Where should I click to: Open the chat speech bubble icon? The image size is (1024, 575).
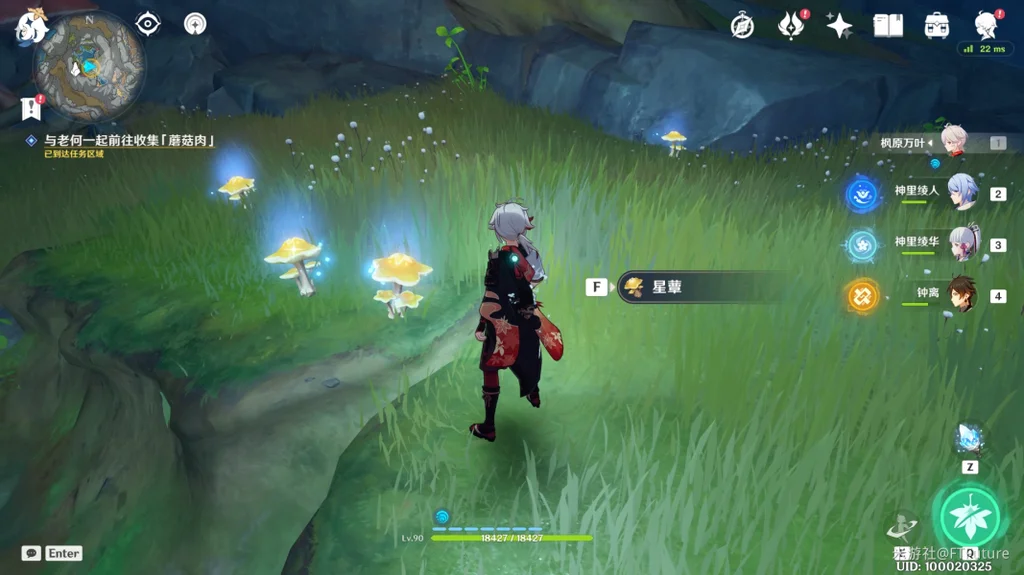click(31, 553)
